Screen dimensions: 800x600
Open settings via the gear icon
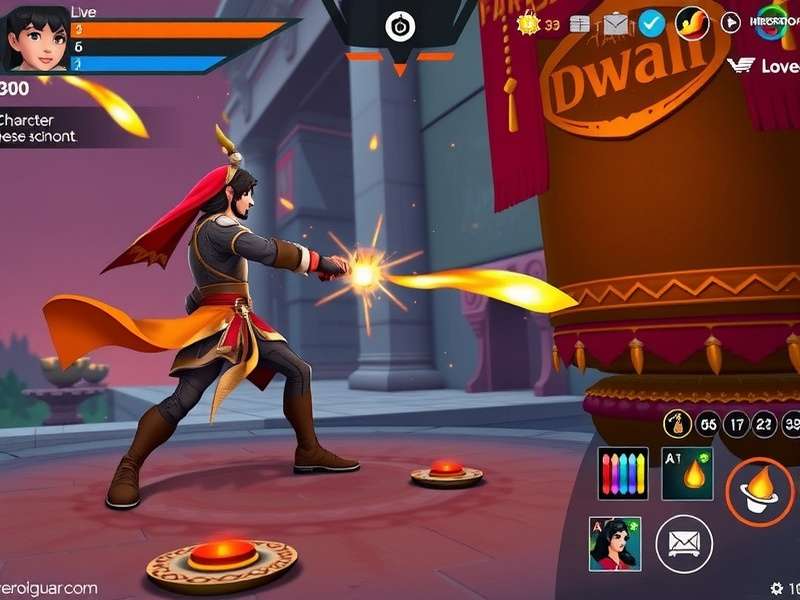776,588
